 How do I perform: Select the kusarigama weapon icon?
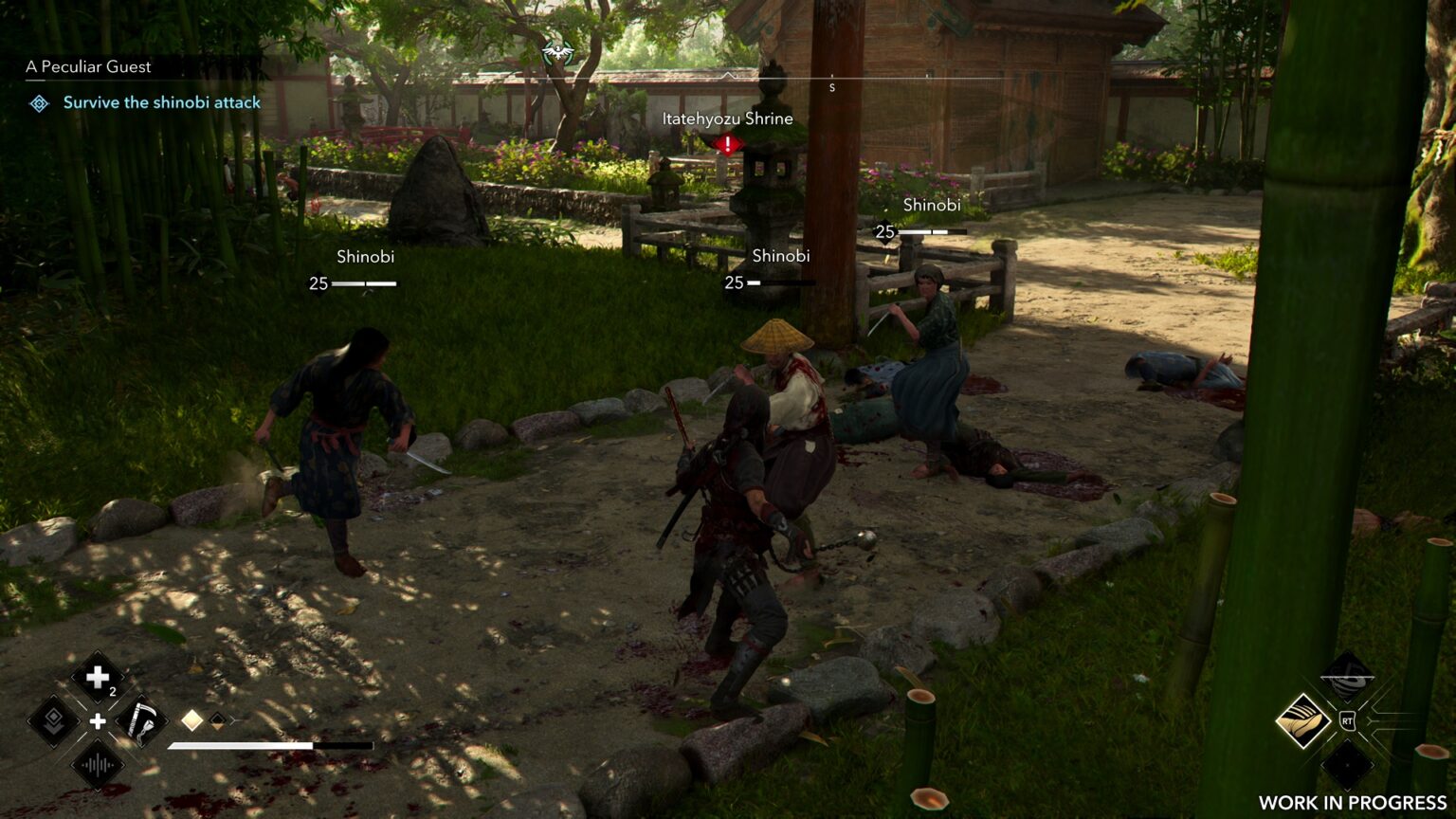click(x=142, y=720)
